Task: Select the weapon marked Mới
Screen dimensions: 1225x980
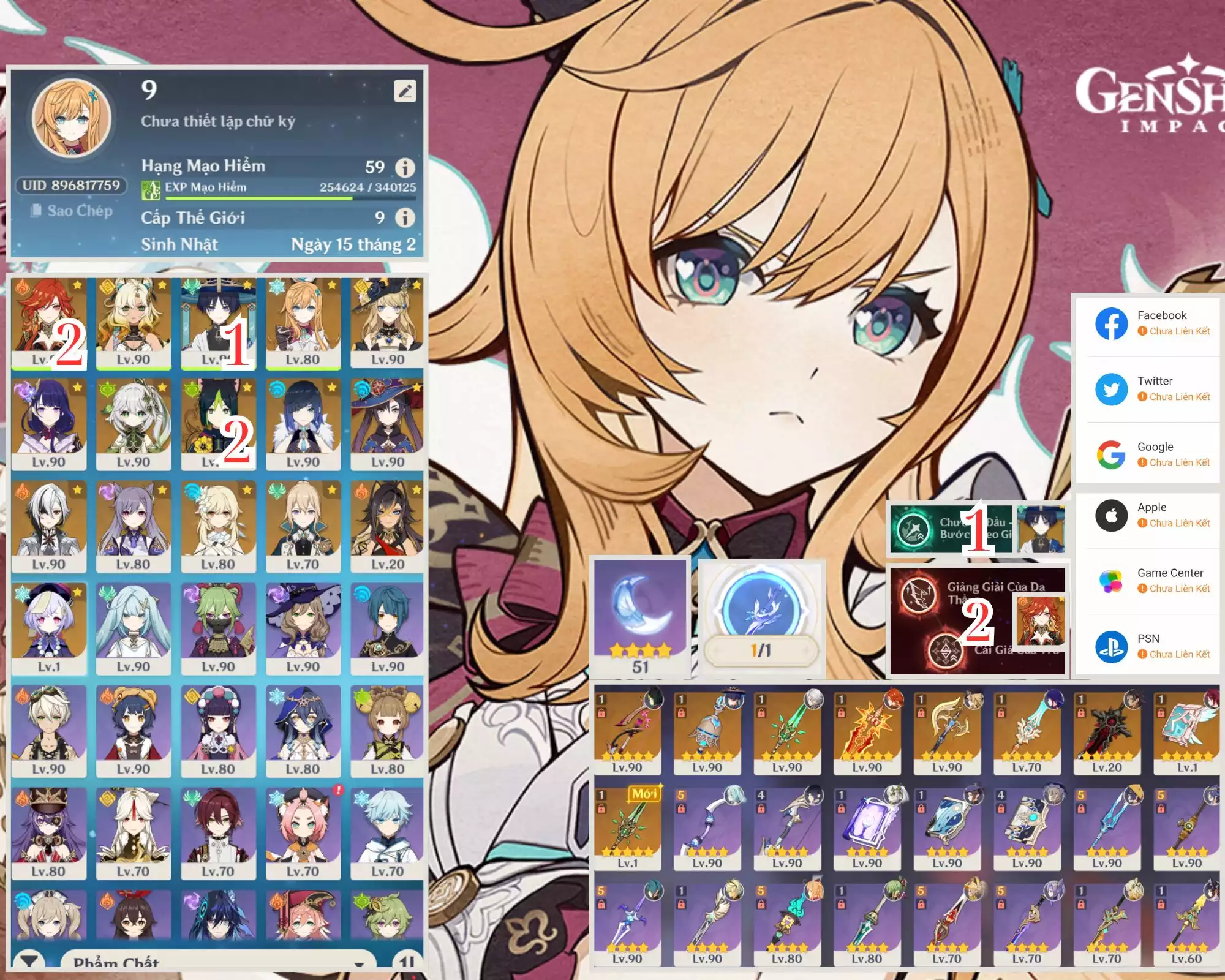Action: pyautogui.click(x=627, y=827)
